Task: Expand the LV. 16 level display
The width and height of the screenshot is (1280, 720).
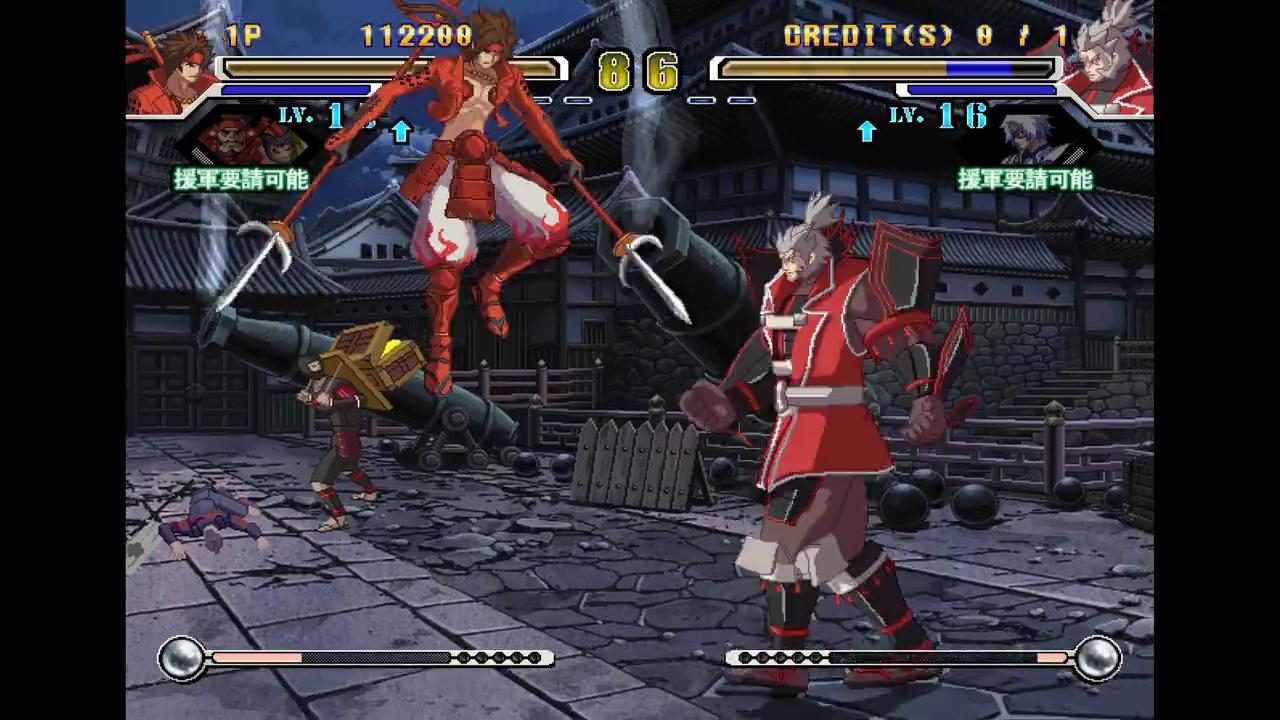Action: [935, 118]
